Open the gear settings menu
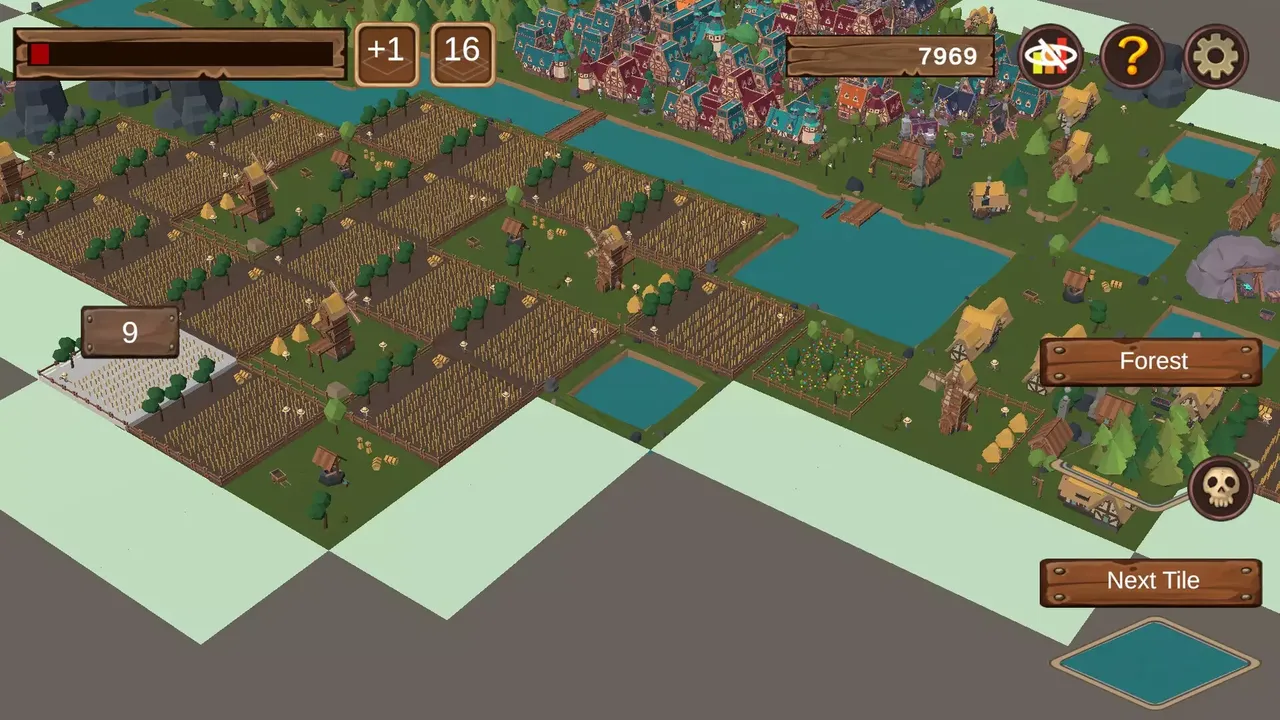The image size is (1280, 720). coord(1216,57)
